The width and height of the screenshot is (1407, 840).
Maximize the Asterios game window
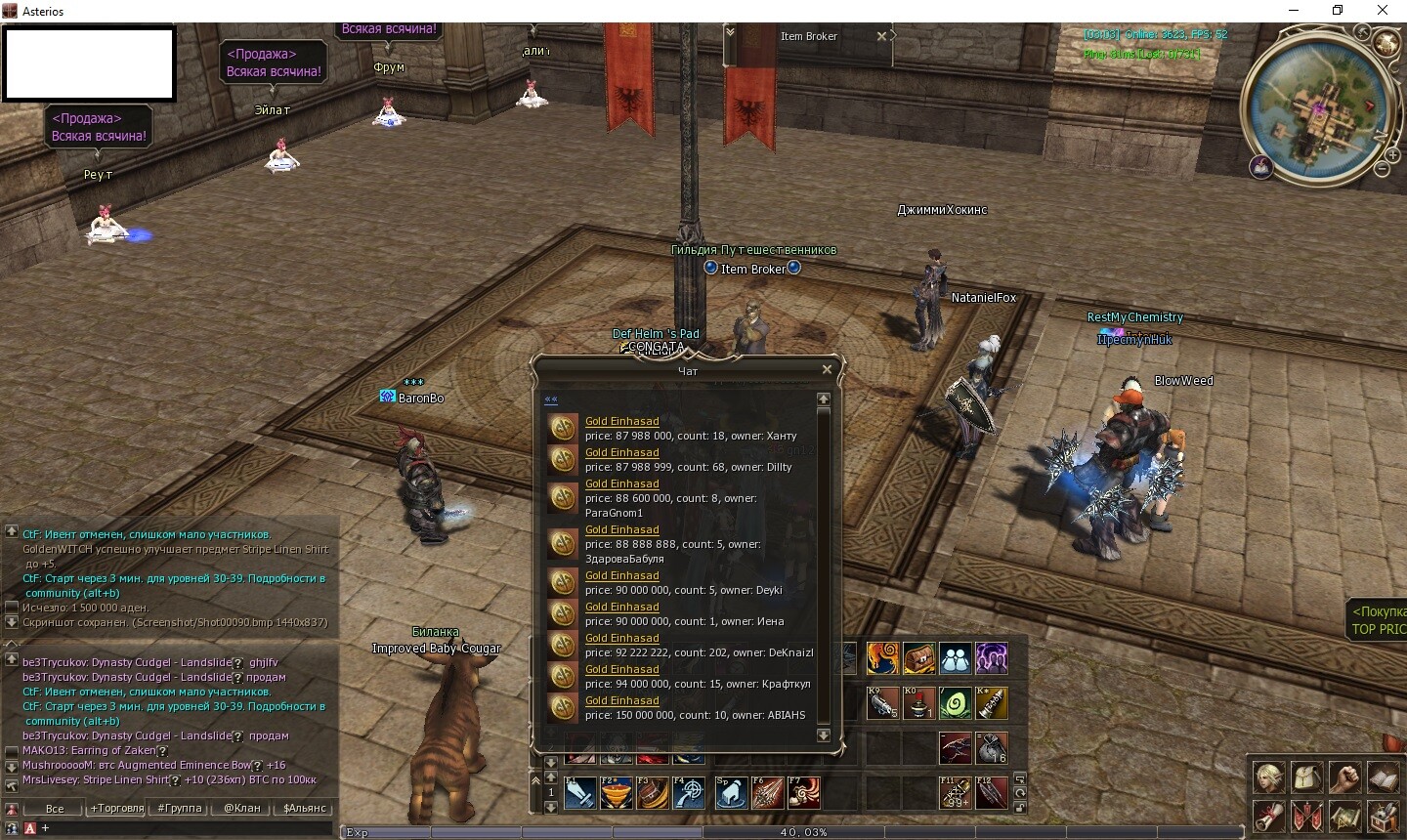[x=1338, y=11]
